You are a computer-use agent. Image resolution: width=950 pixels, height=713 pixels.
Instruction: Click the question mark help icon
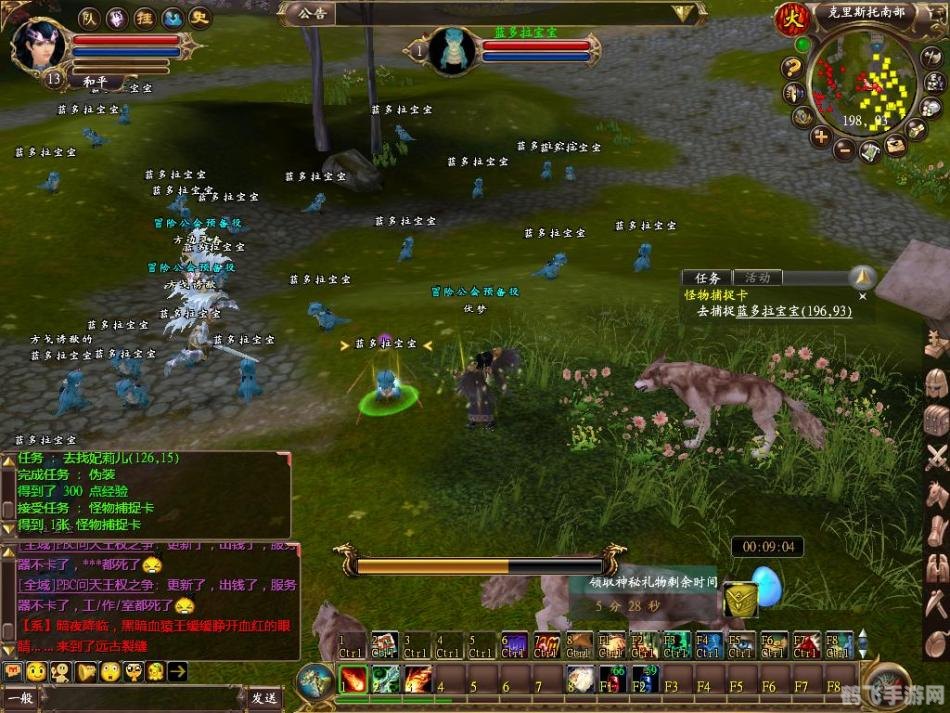792,68
